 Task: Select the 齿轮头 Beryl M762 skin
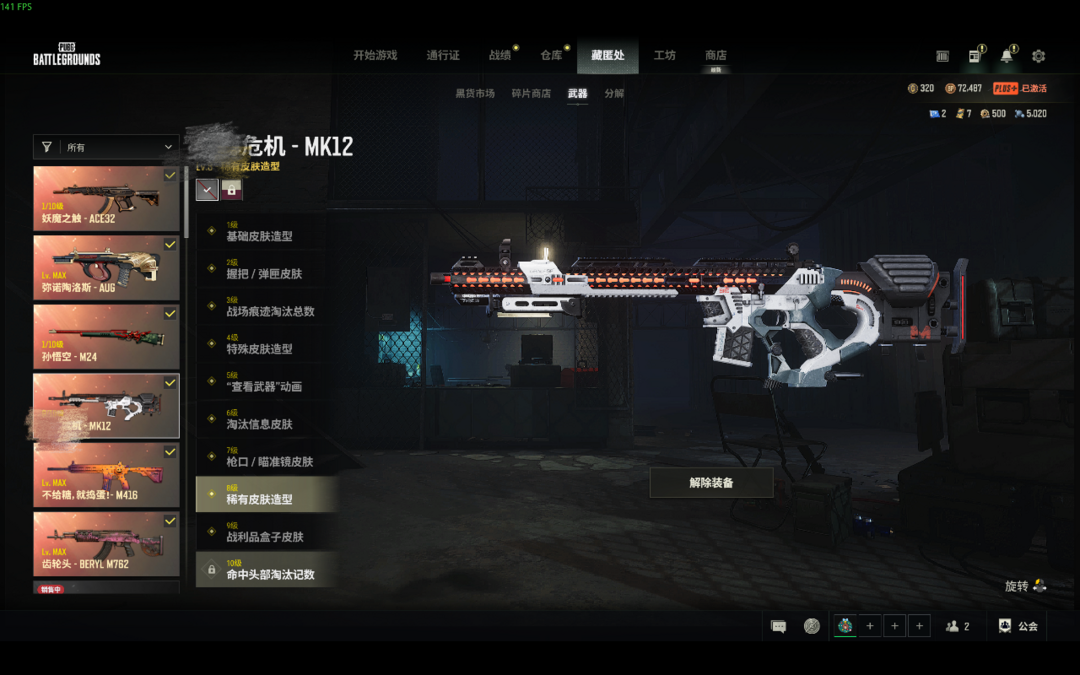pyautogui.click(x=106, y=544)
